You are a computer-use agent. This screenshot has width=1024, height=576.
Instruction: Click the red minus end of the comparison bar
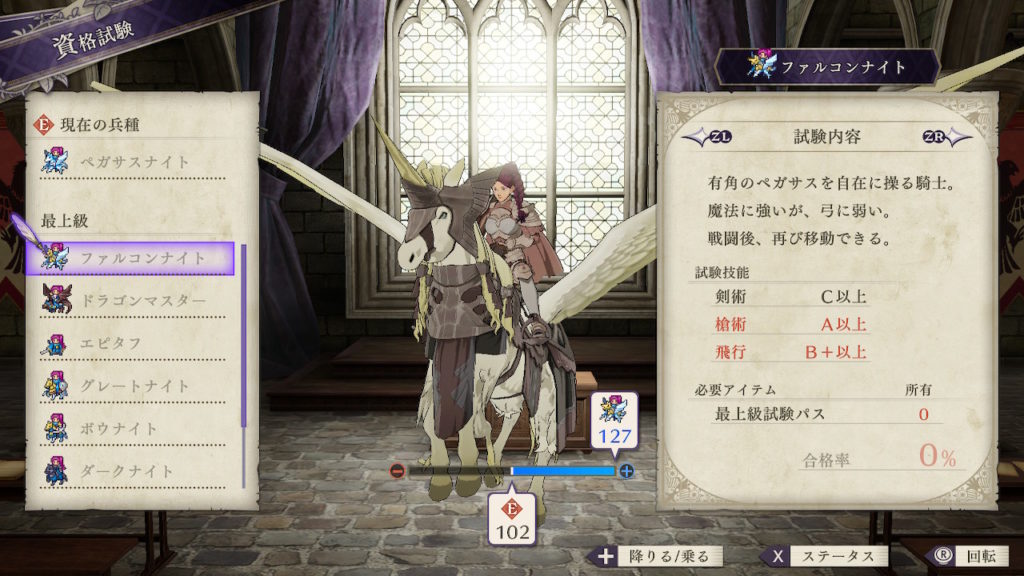pos(398,471)
